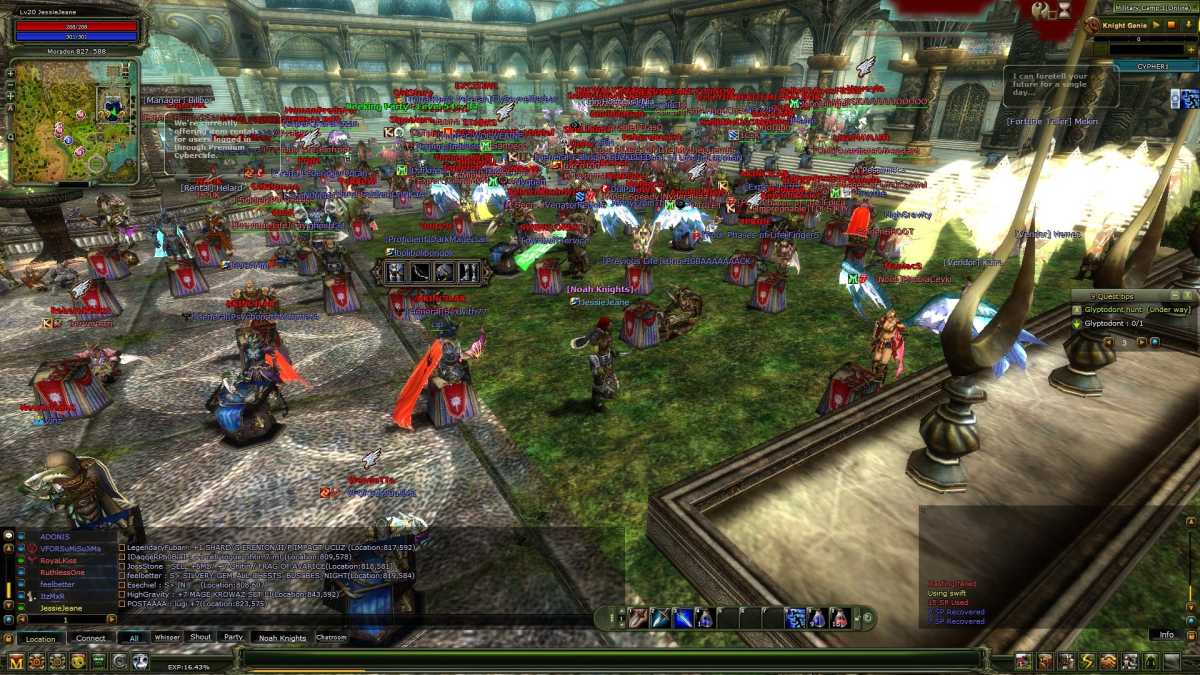The height and width of the screenshot is (675, 1200).
Task: Select the Connect tab
Action: 91,638
